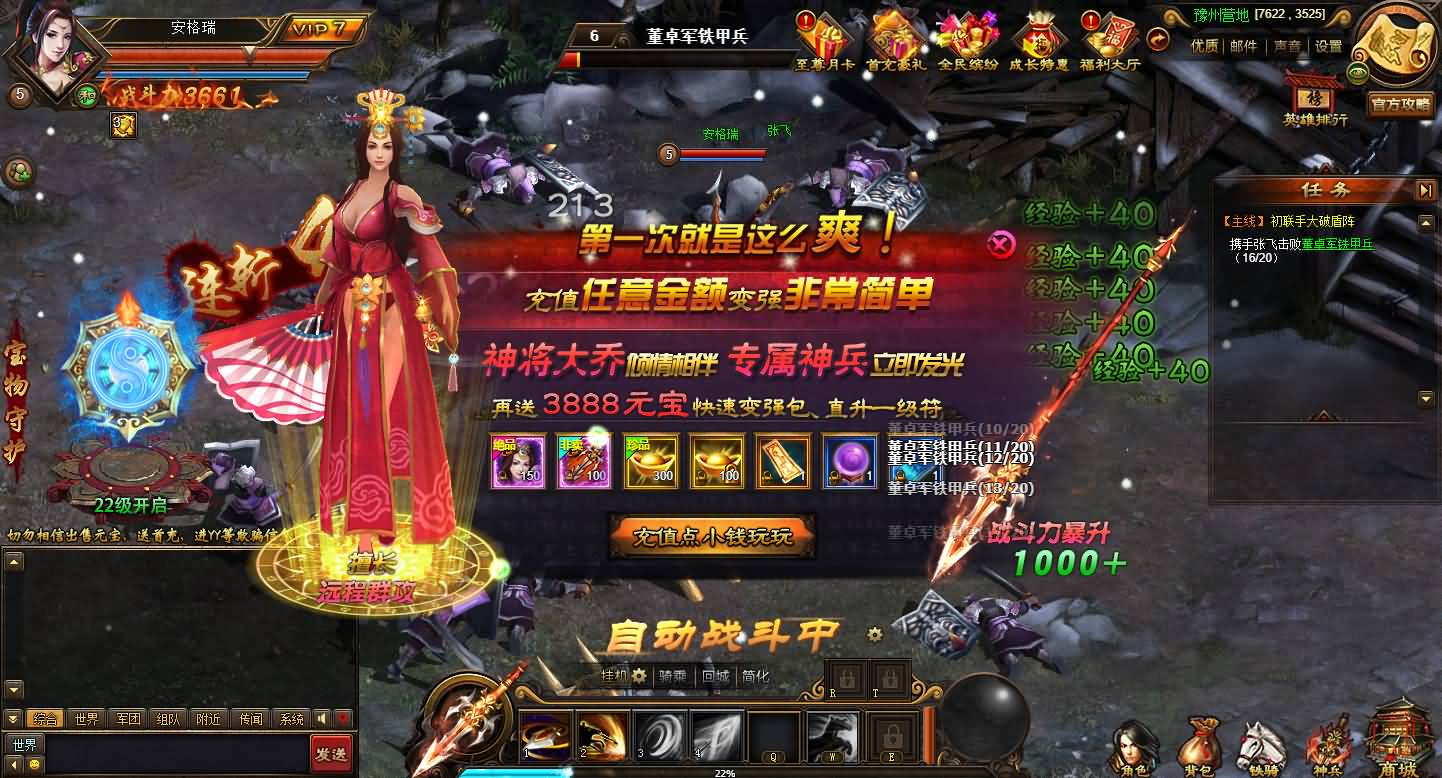Screen dimensions: 1442x778
Task: Click the 充值点小钱玩玩 recharge button
Action: click(711, 537)
